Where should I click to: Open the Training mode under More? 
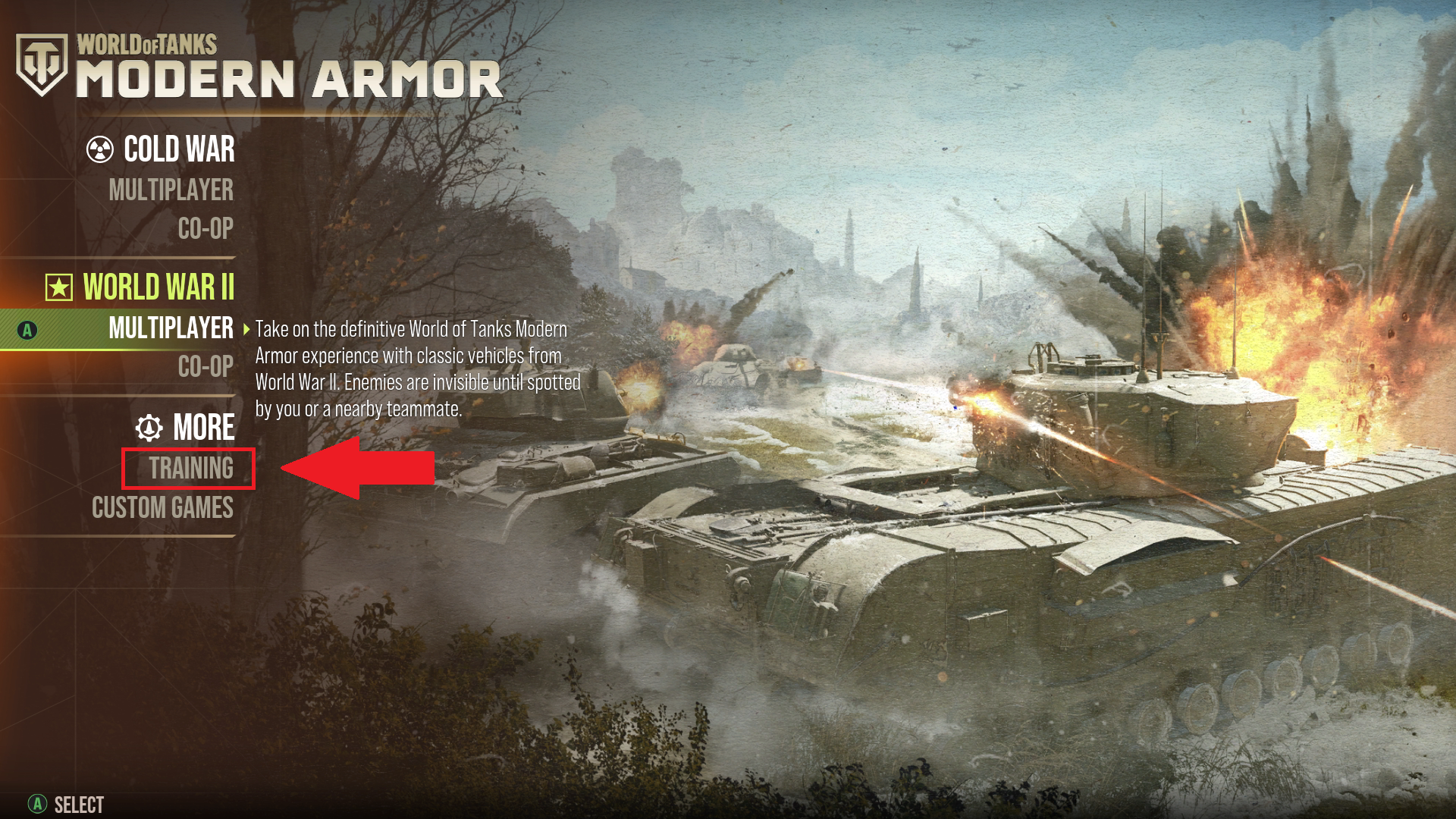coord(188,469)
